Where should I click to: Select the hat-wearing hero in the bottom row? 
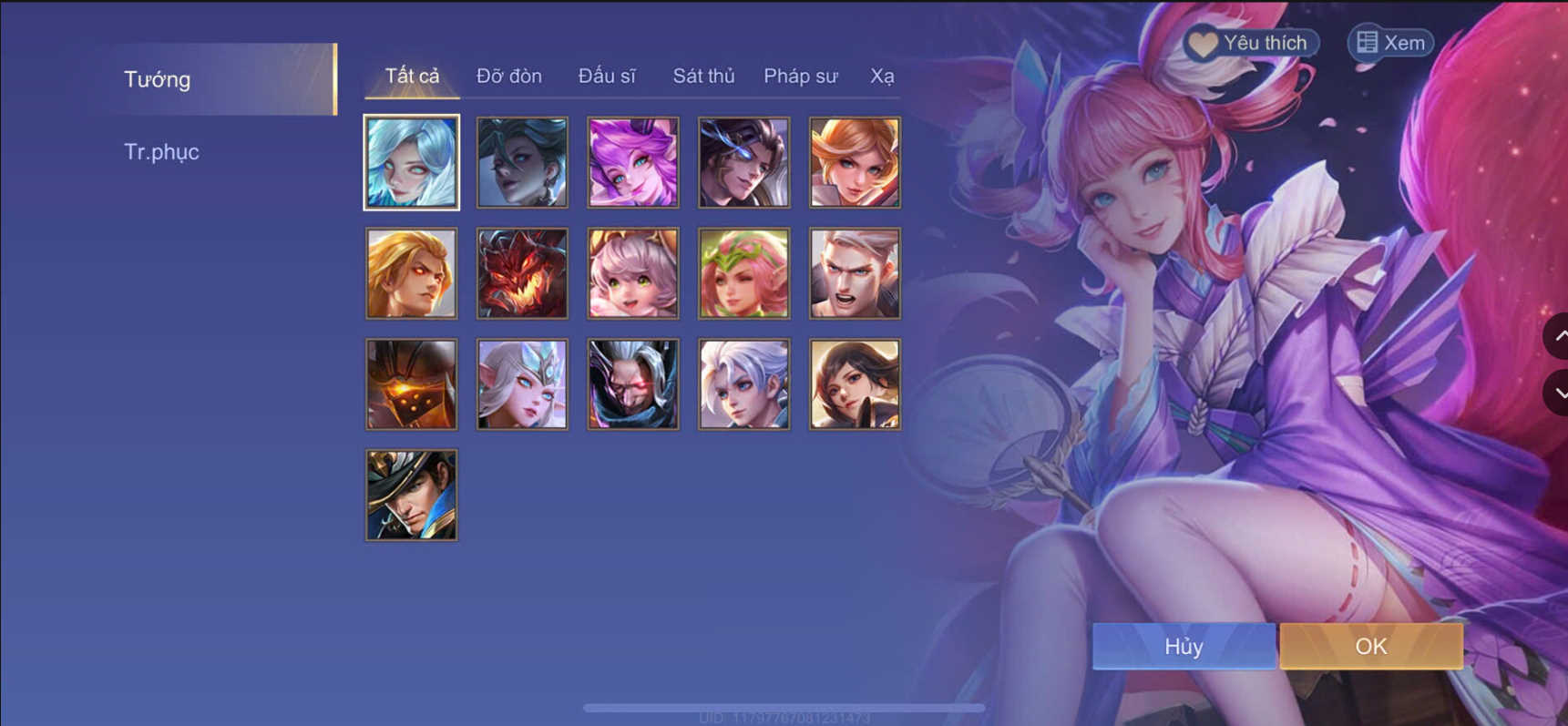click(x=411, y=494)
